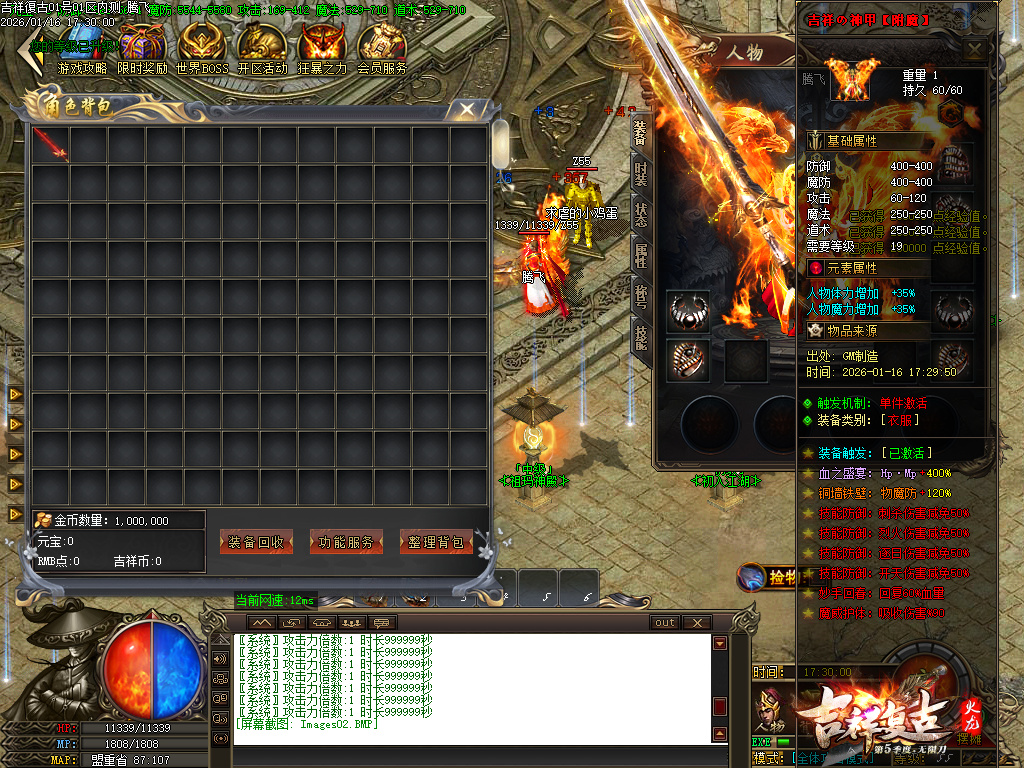This screenshot has height=768, width=1024.
Task: Toggle the speaker sound icon beside chat
Action: [x=220, y=659]
